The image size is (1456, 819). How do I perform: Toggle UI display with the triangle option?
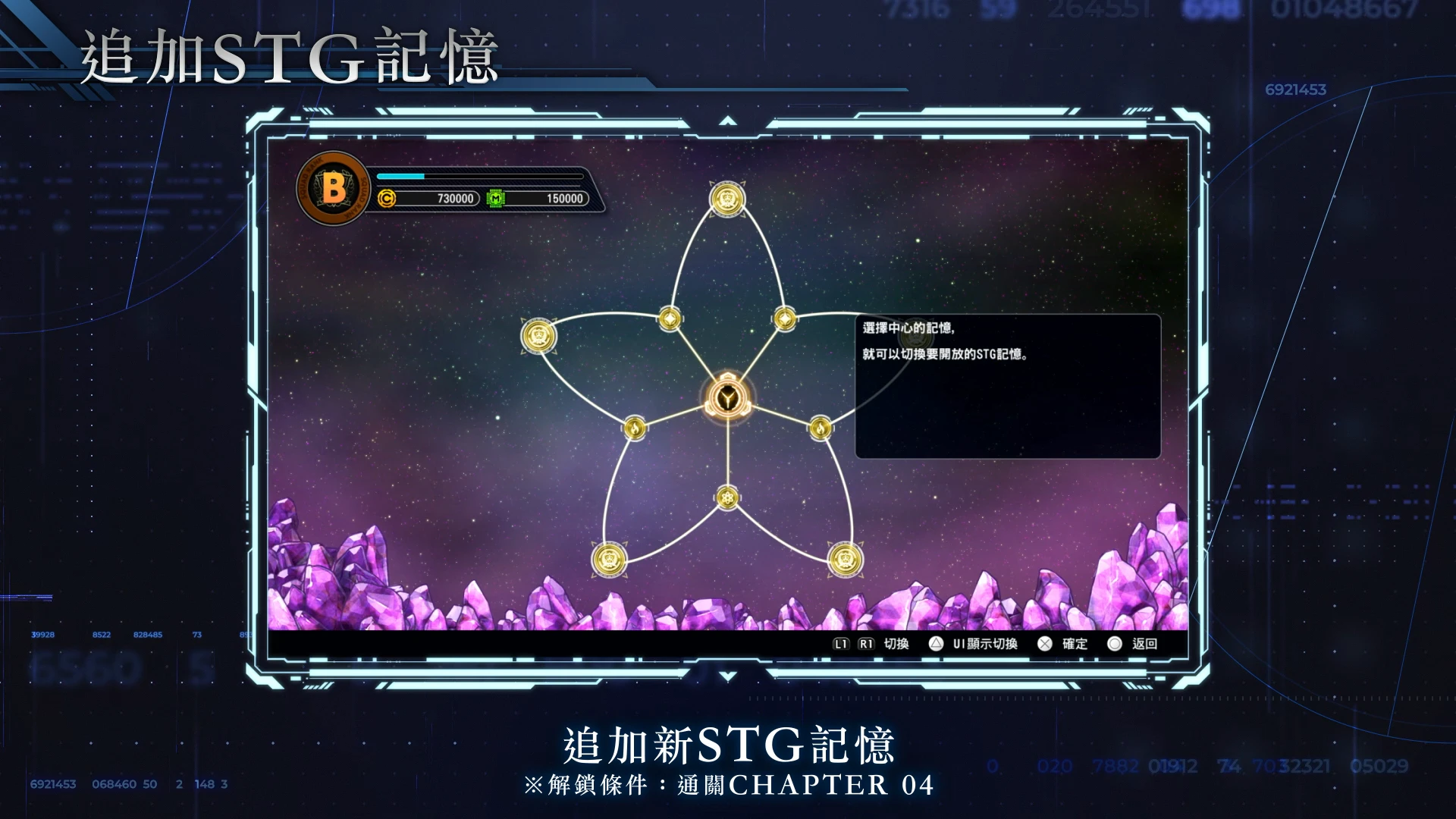click(957, 644)
